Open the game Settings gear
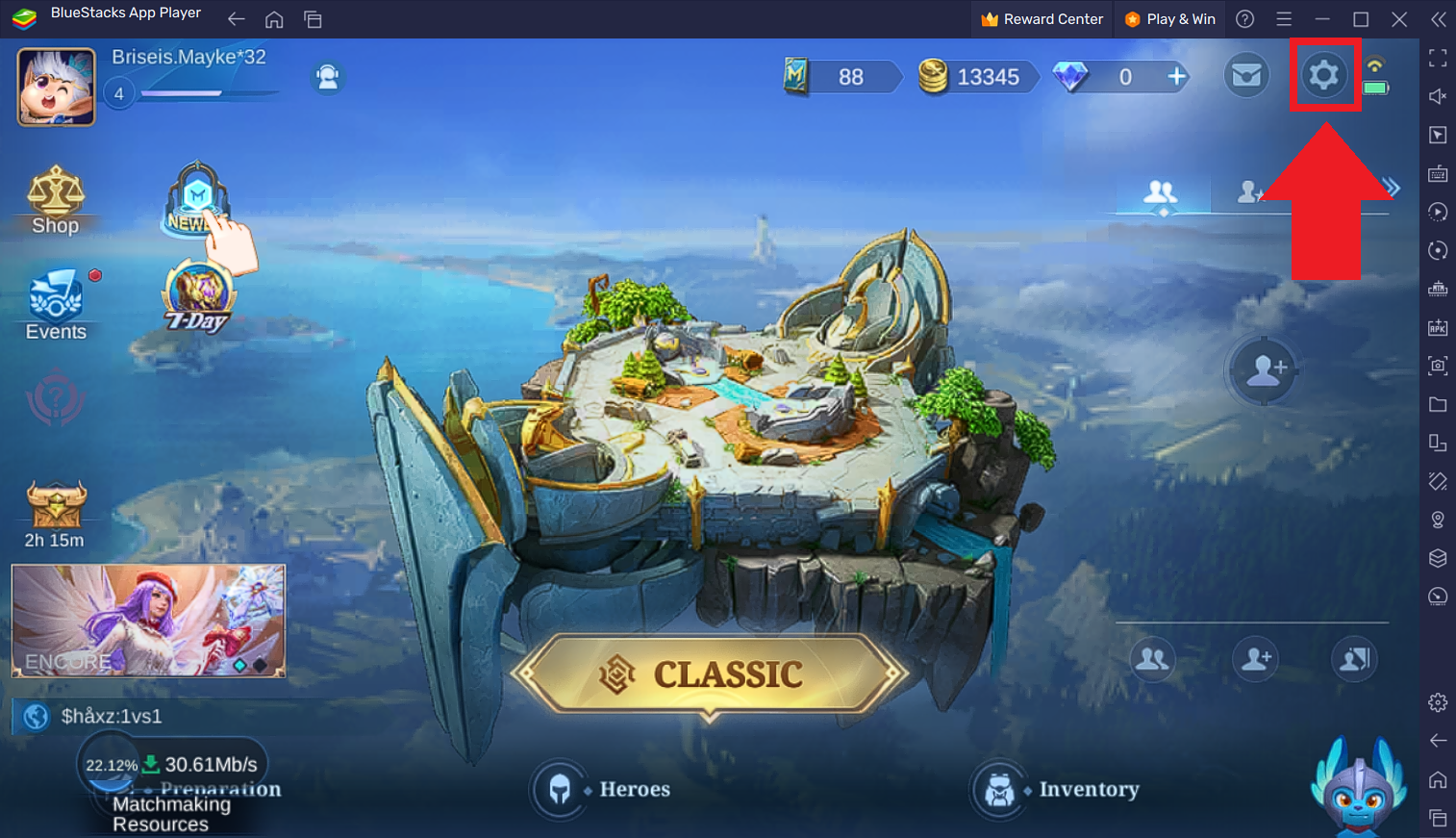This screenshot has width=1456, height=838. (x=1326, y=74)
